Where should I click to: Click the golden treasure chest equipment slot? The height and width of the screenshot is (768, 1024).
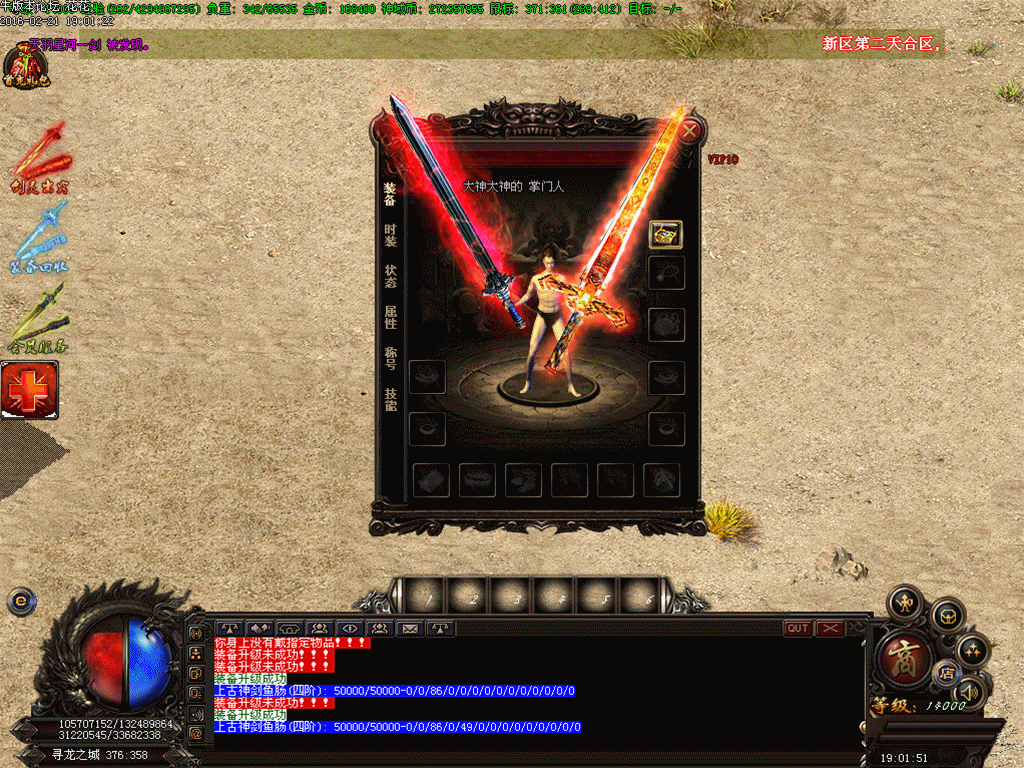pos(666,235)
